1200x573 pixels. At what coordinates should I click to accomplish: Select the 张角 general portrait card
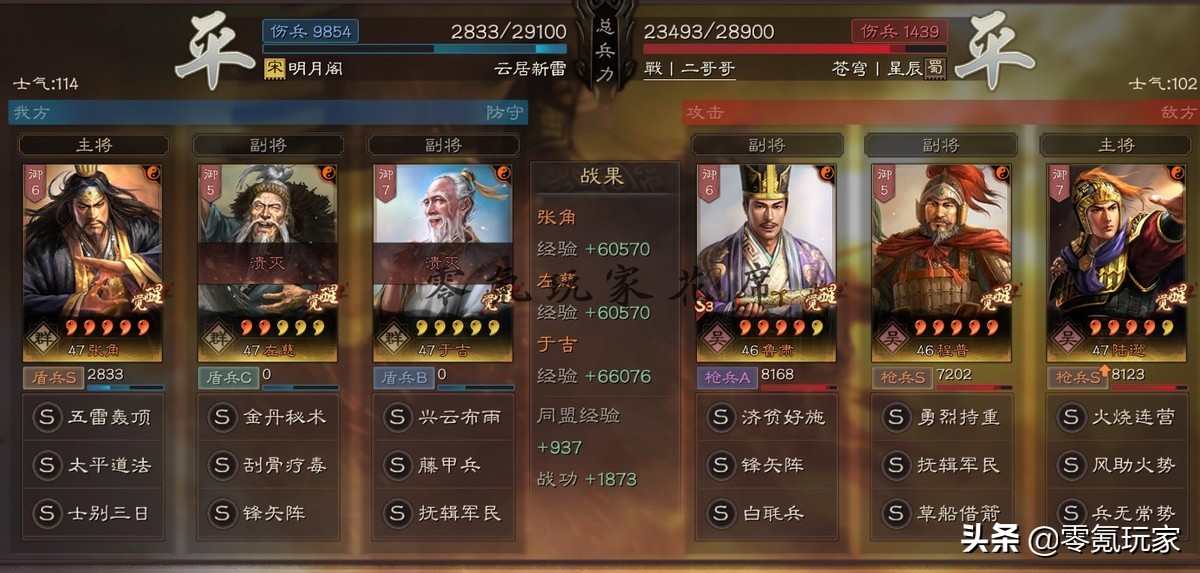92,260
